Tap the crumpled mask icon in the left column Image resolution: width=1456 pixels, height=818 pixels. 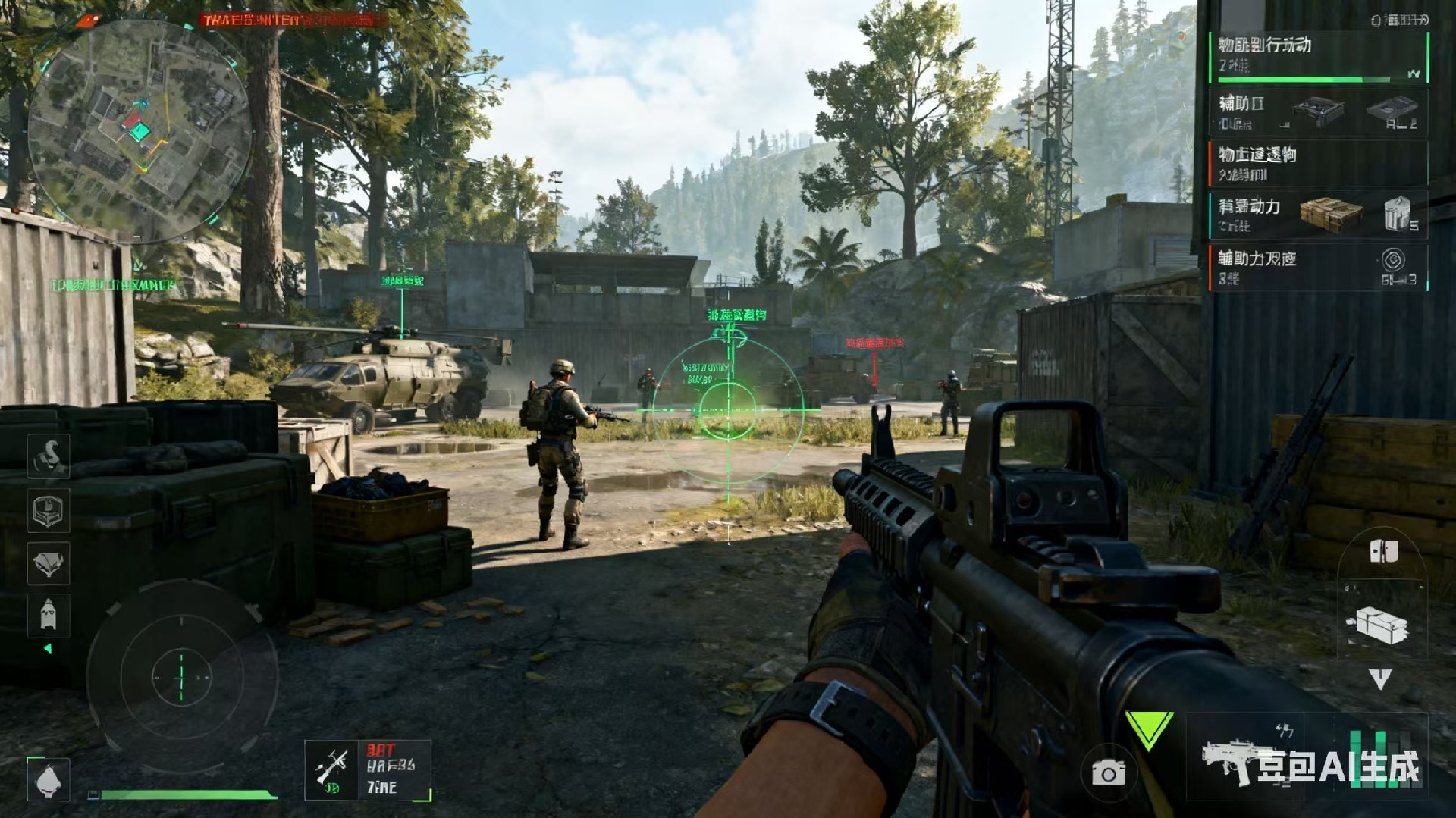49,563
